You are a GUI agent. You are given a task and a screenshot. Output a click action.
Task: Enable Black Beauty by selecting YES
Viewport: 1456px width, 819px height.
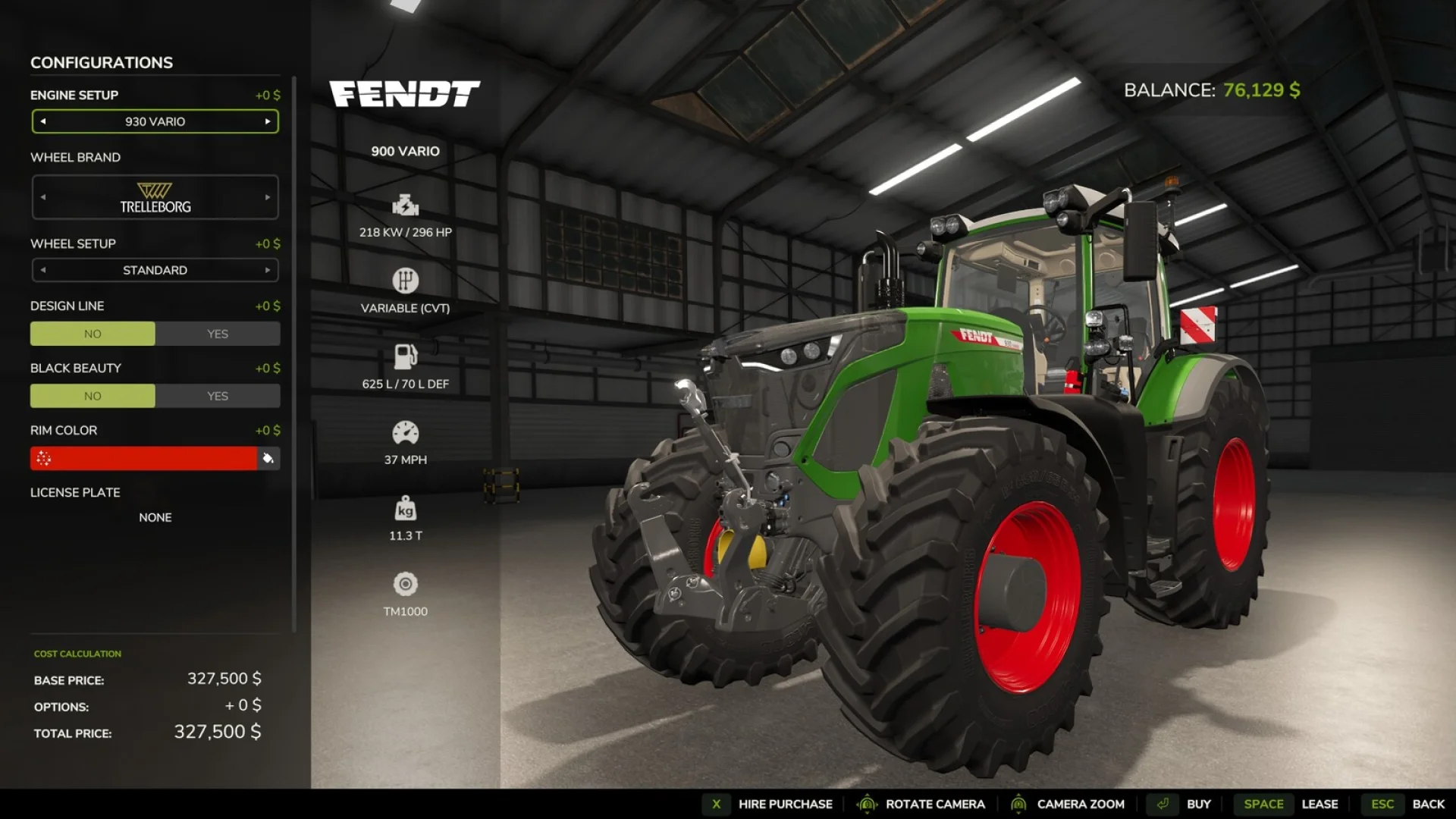[218, 396]
